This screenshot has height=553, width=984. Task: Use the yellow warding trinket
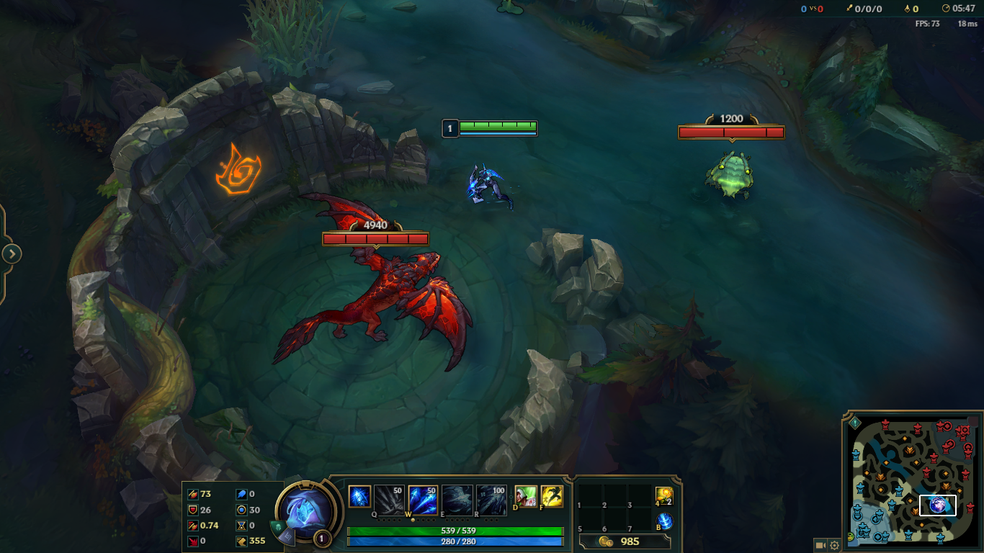664,496
